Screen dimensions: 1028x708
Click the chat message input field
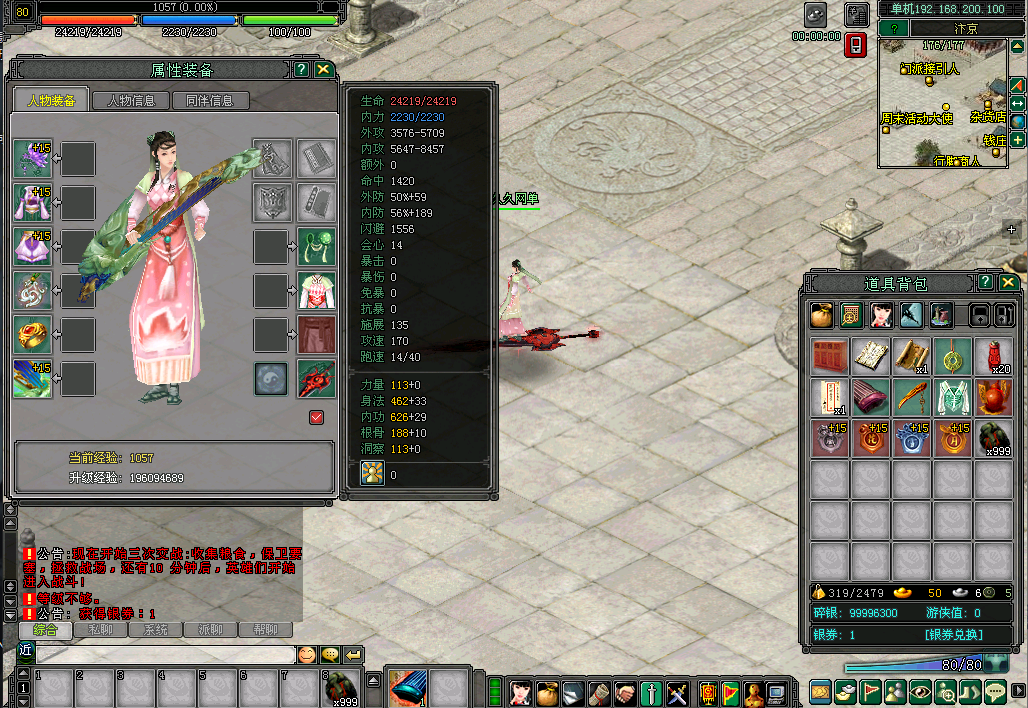[165, 655]
